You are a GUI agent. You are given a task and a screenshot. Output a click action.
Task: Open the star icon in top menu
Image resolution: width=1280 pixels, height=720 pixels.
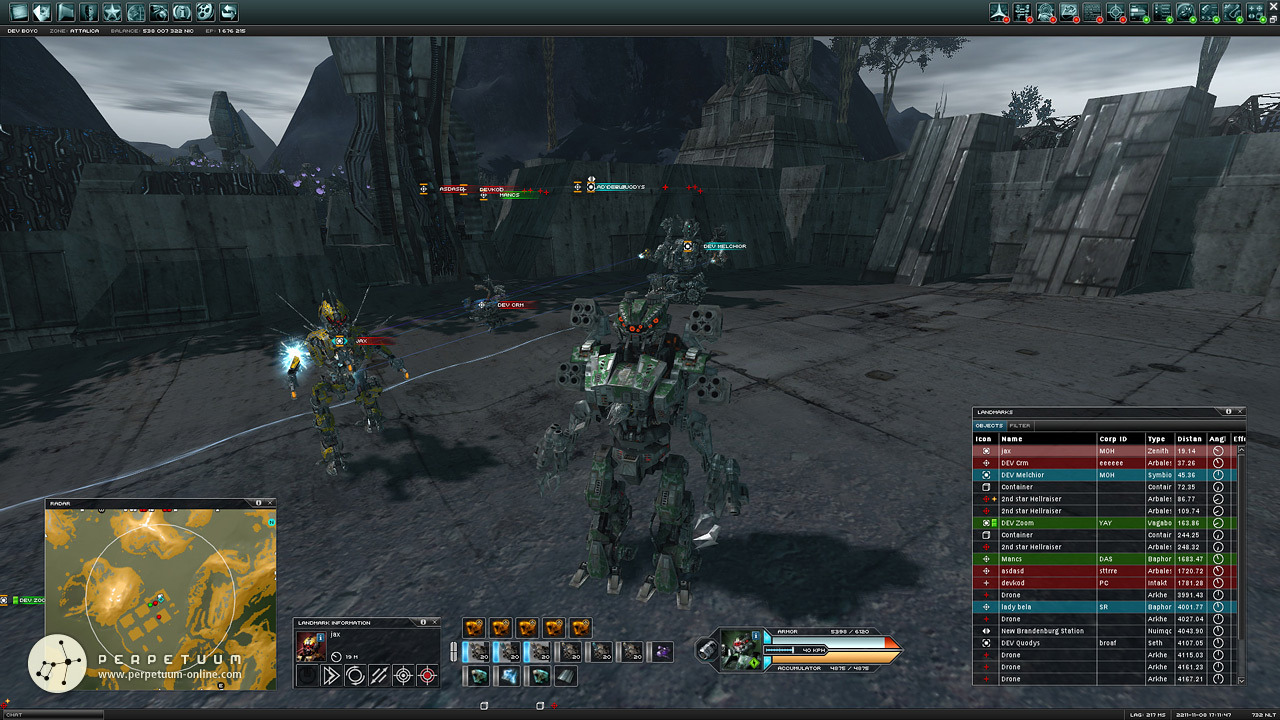[112, 12]
